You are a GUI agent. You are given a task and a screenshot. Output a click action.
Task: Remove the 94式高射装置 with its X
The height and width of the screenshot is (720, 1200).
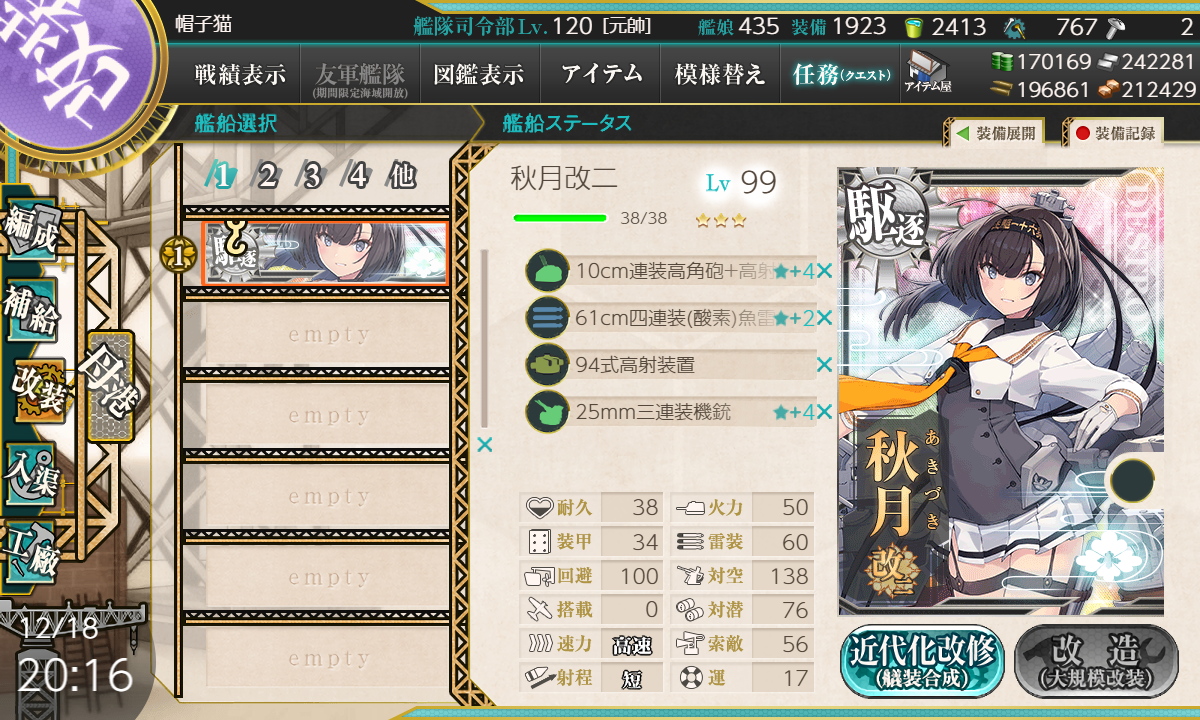click(824, 365)
